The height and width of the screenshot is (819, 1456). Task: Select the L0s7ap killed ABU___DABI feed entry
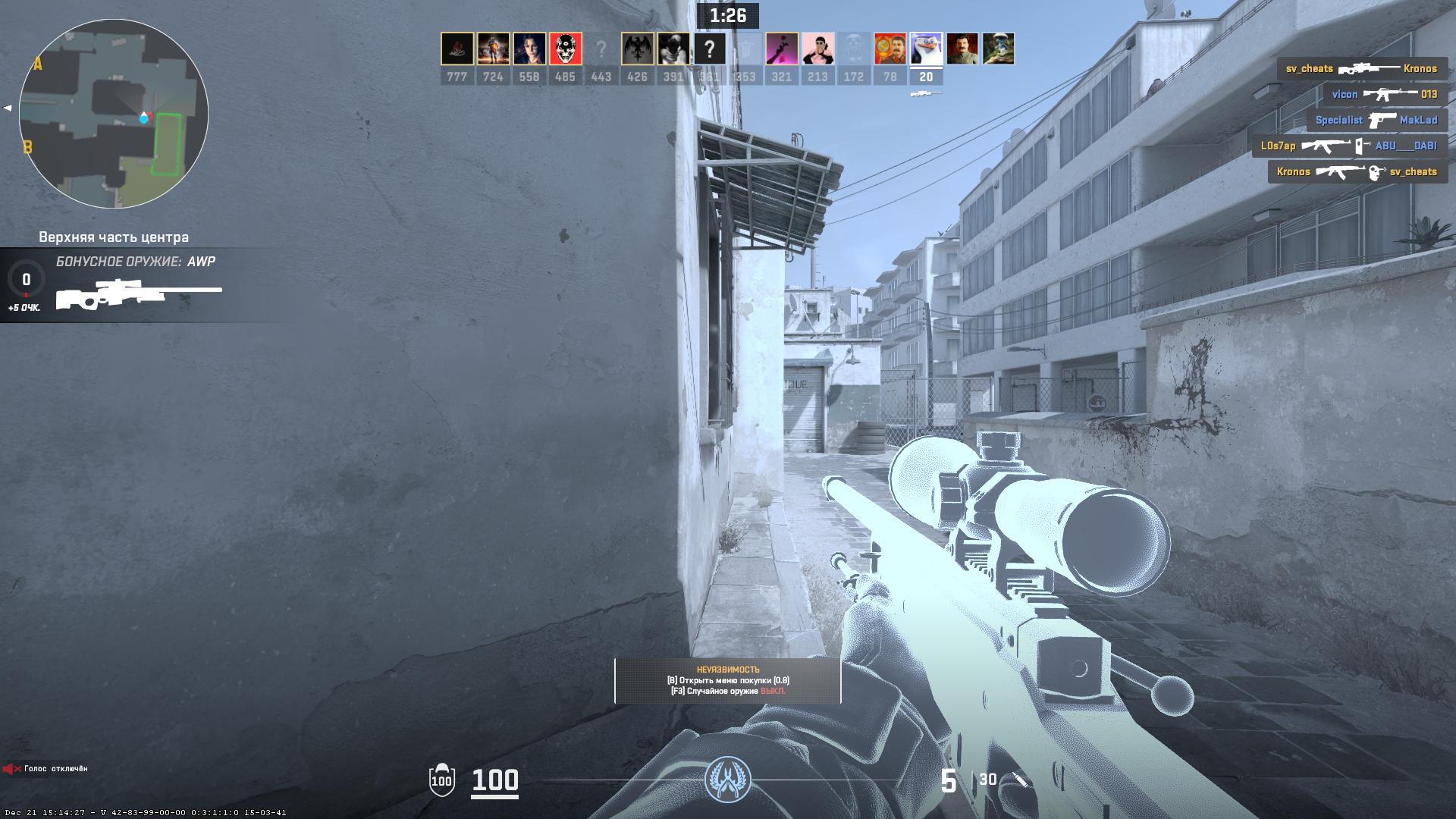[1348, 146]
